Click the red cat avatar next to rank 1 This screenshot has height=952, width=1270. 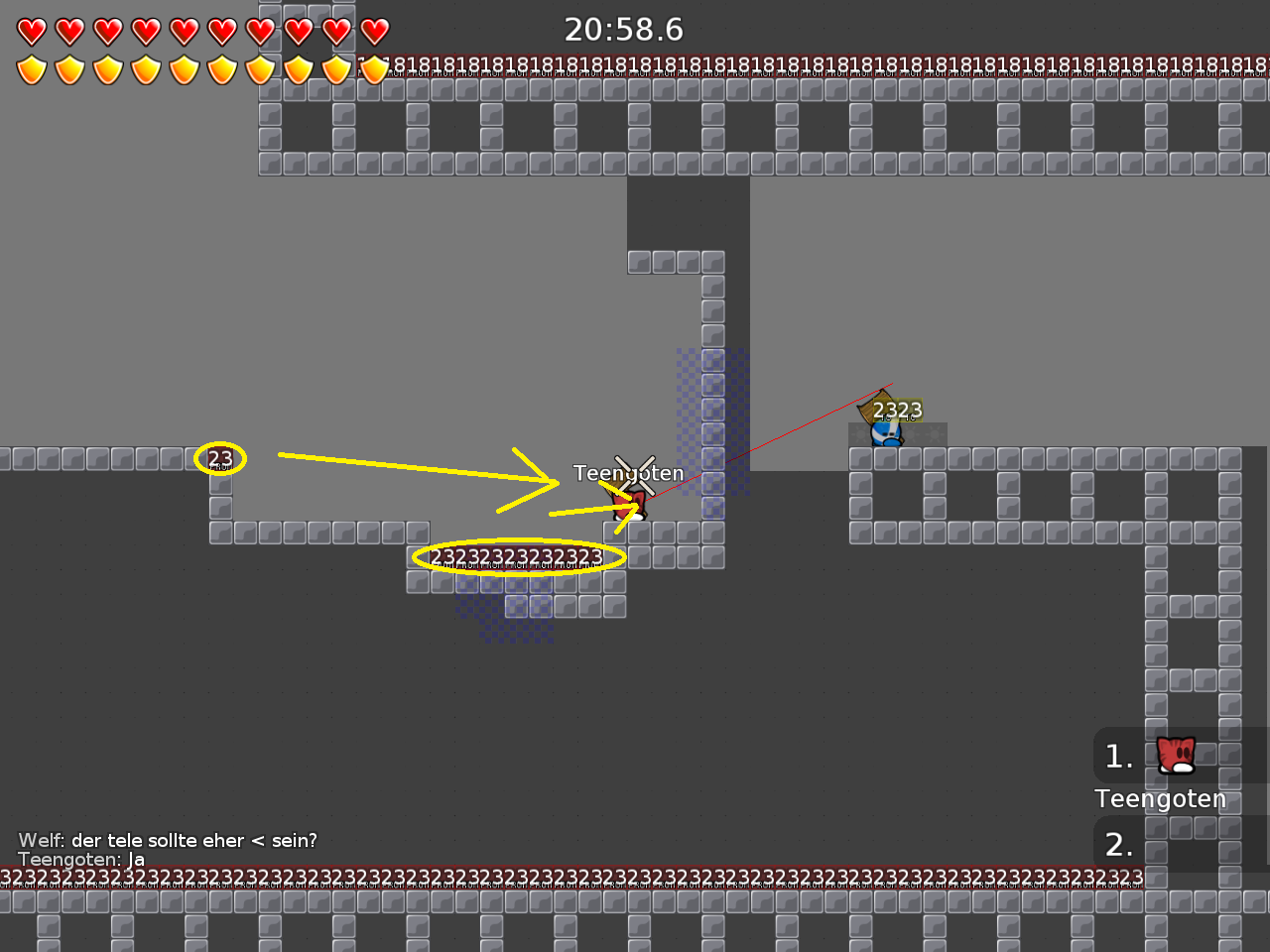coord(1174,756)
